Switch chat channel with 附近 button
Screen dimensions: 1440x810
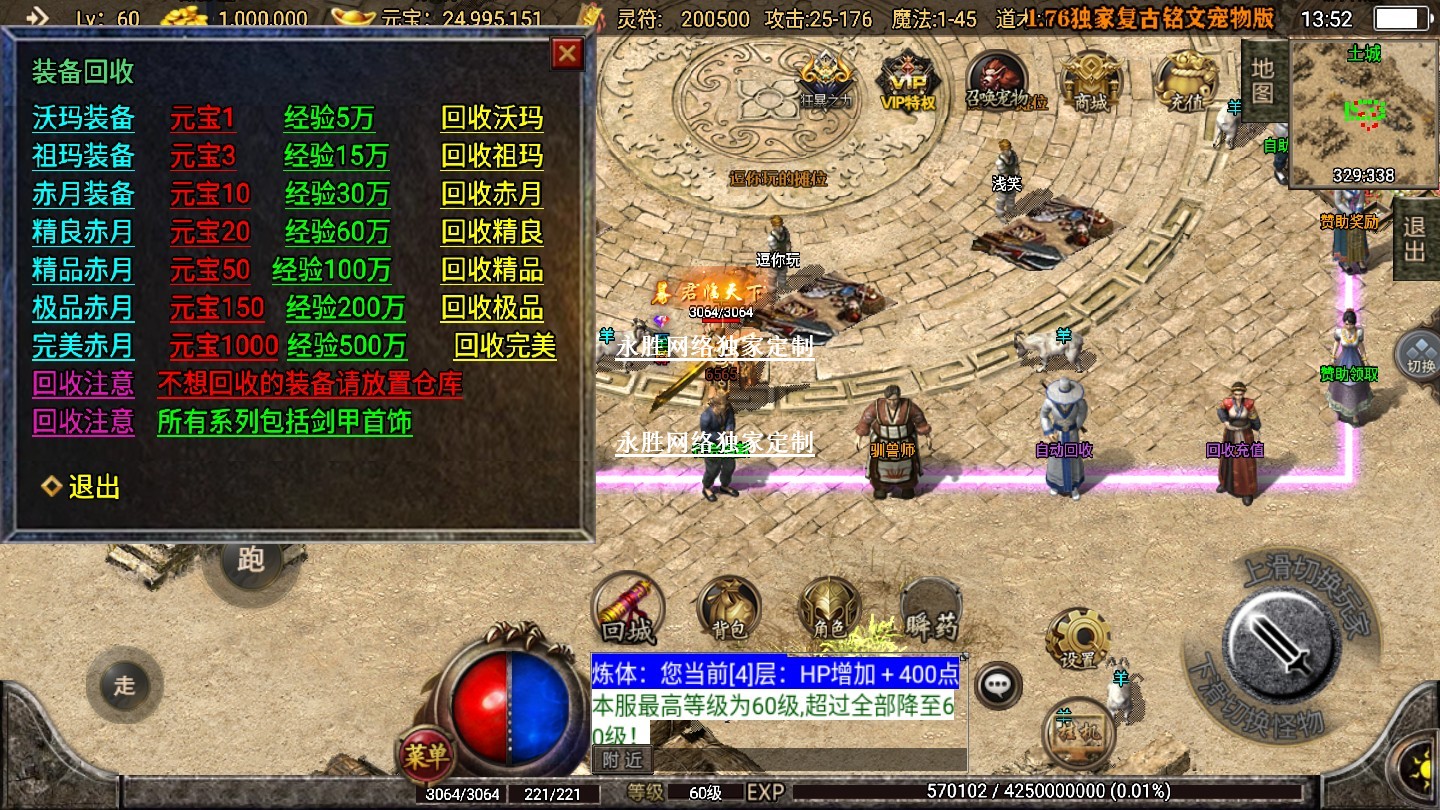[622, 760]
